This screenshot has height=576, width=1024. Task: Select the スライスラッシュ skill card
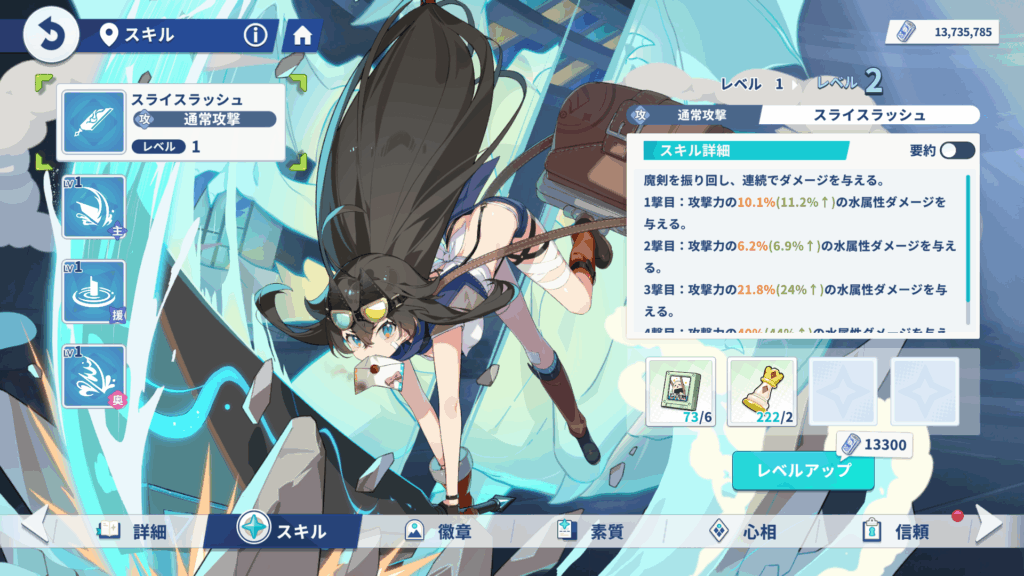[x=168, y=122]
